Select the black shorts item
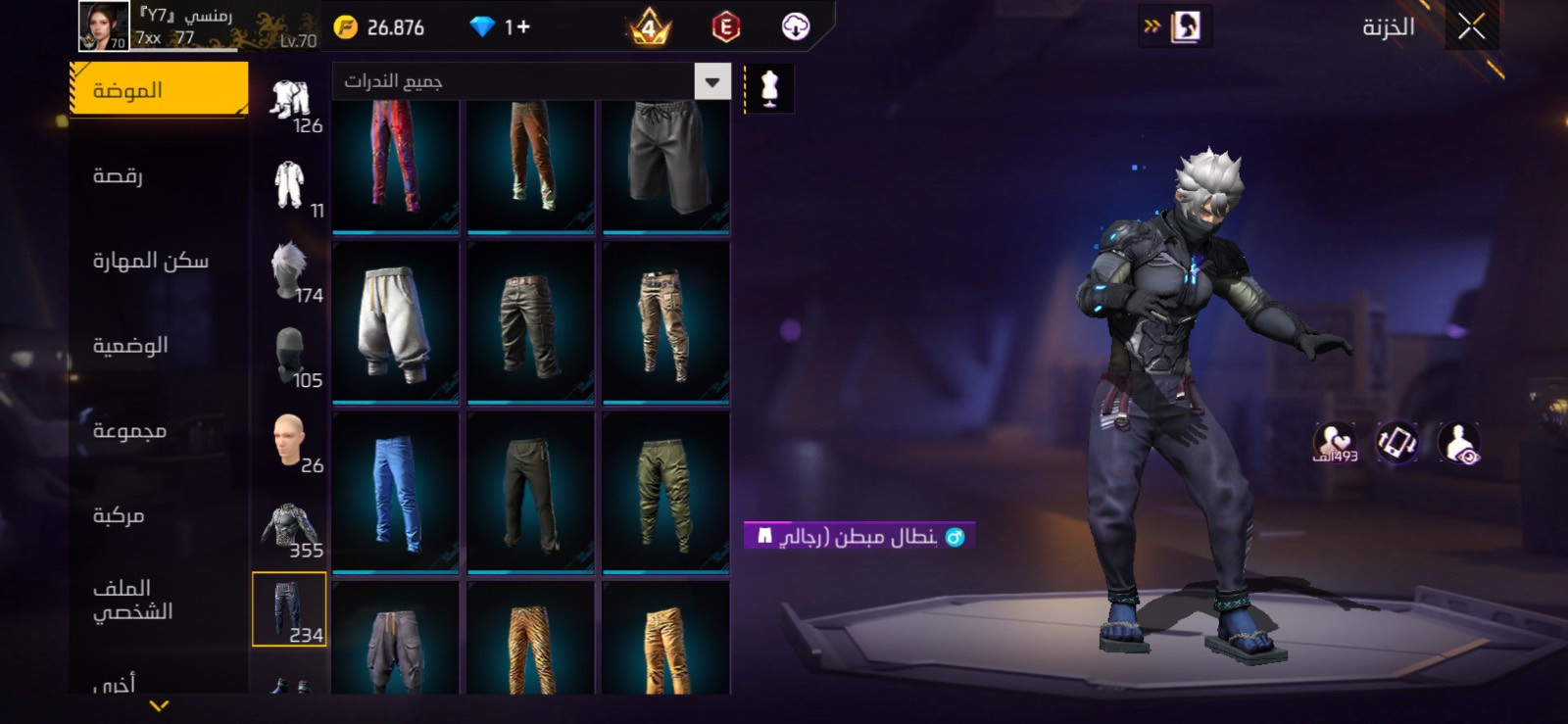The image size is (1568, 724). click(665, 165)
